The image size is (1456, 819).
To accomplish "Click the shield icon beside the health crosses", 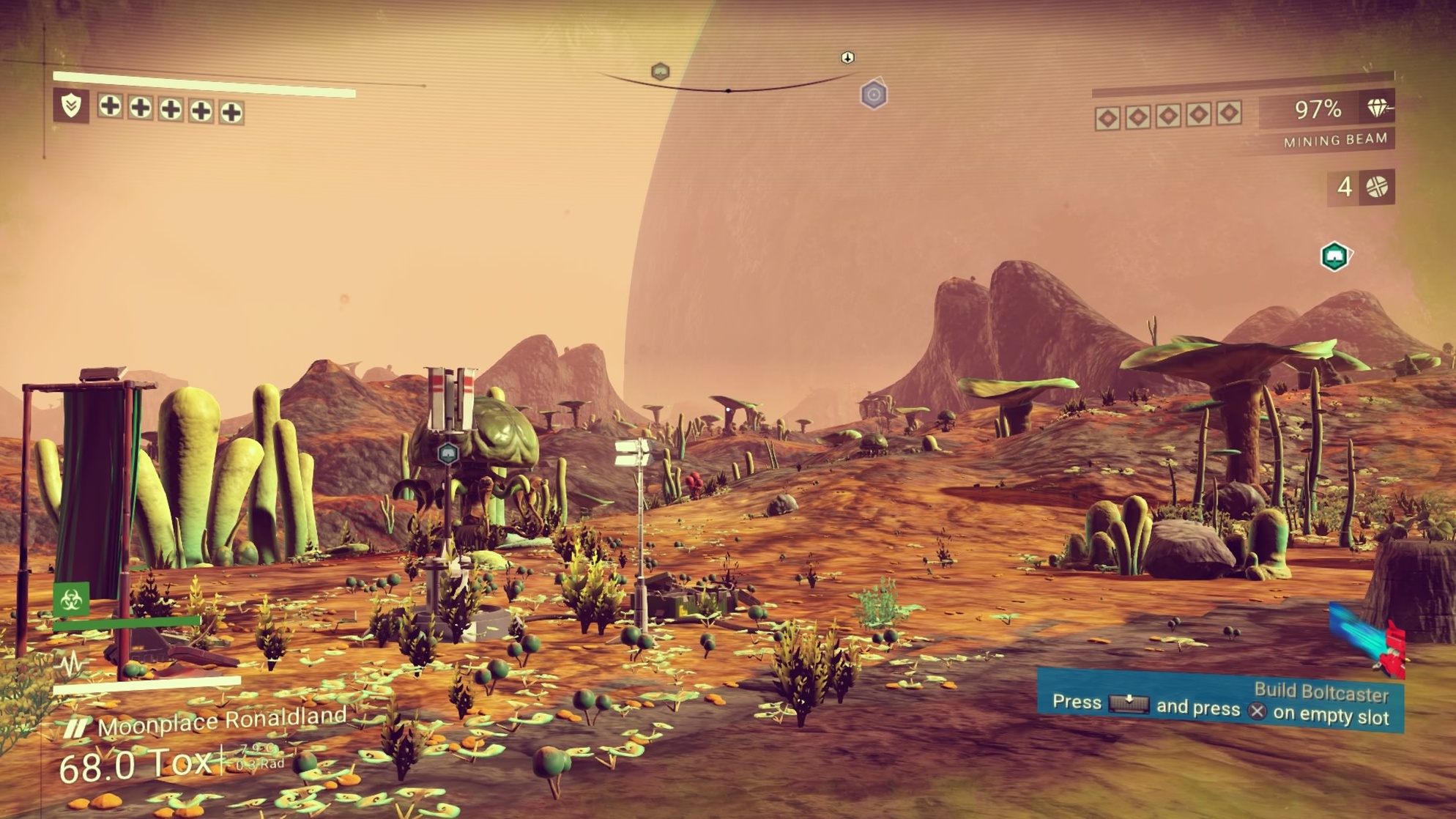I will (71, 106).
